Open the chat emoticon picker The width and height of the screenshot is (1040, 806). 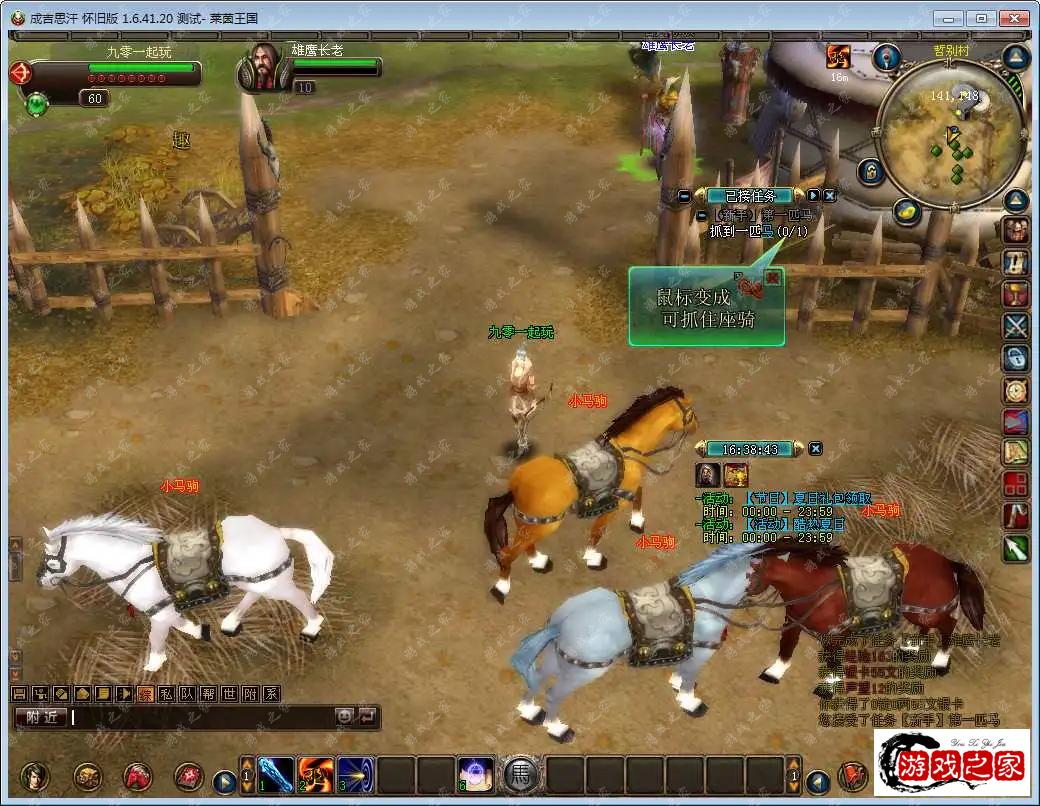344,716
